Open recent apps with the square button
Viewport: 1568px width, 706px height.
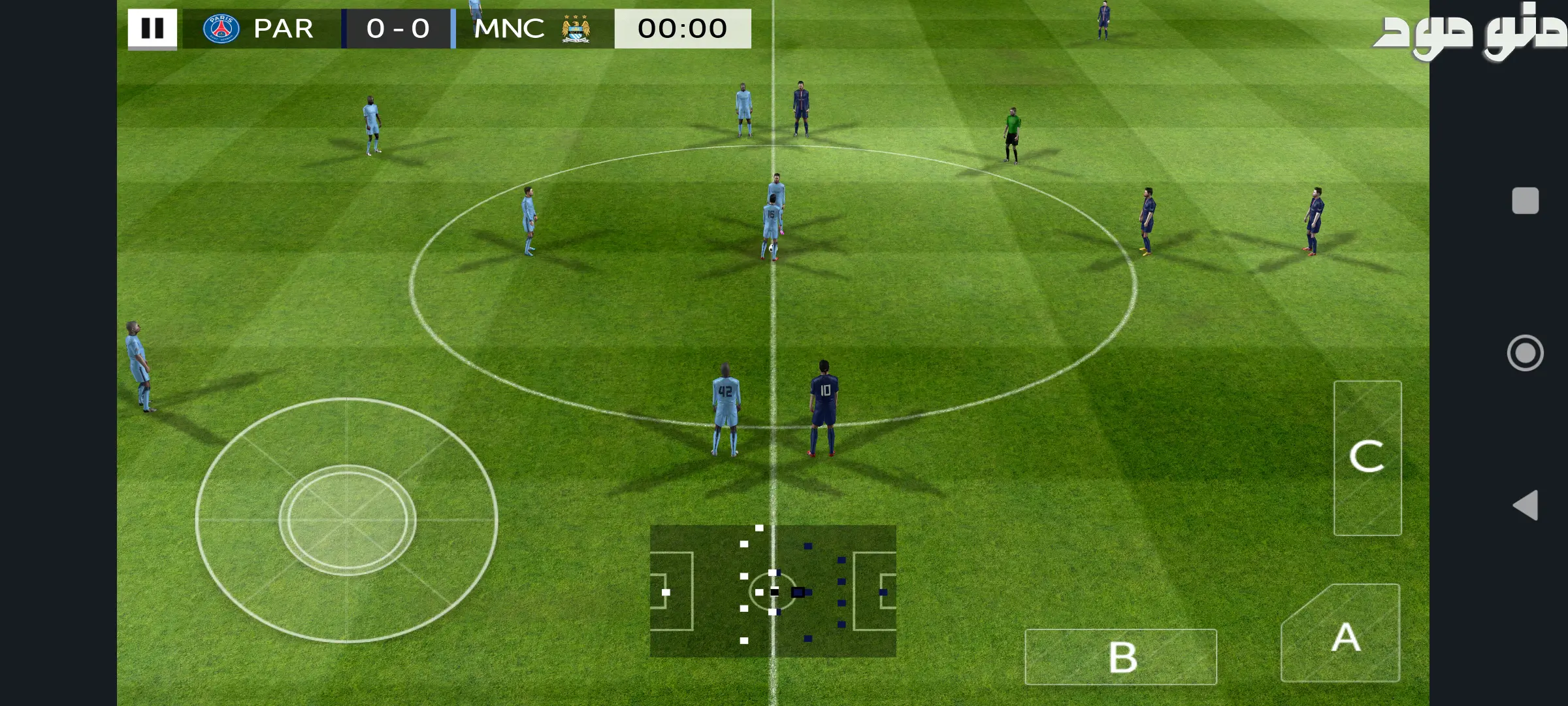[x=1526, y=201]
